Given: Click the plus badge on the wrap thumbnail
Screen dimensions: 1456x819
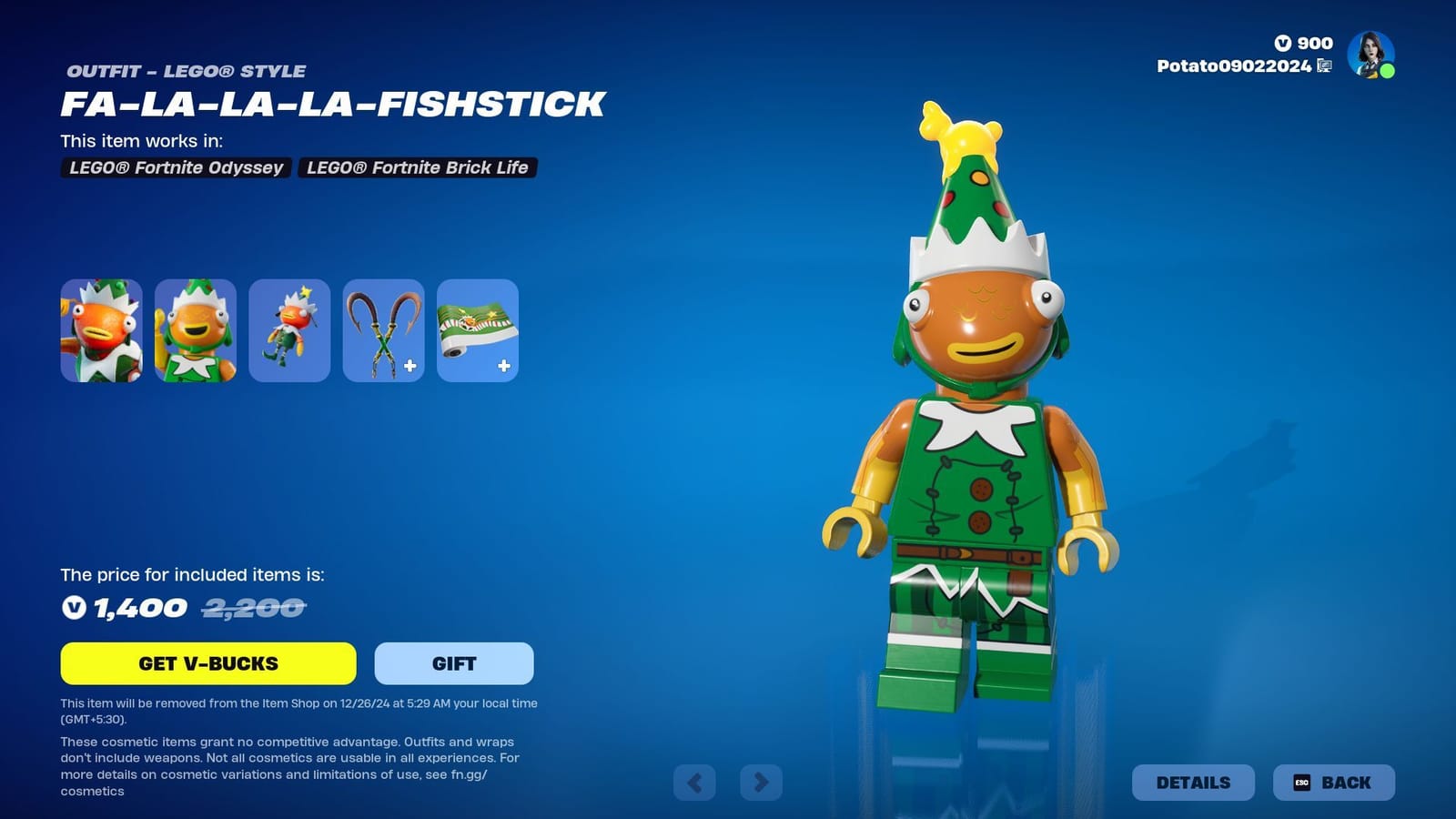Looking at the screenshot, I should pos(504,367).
